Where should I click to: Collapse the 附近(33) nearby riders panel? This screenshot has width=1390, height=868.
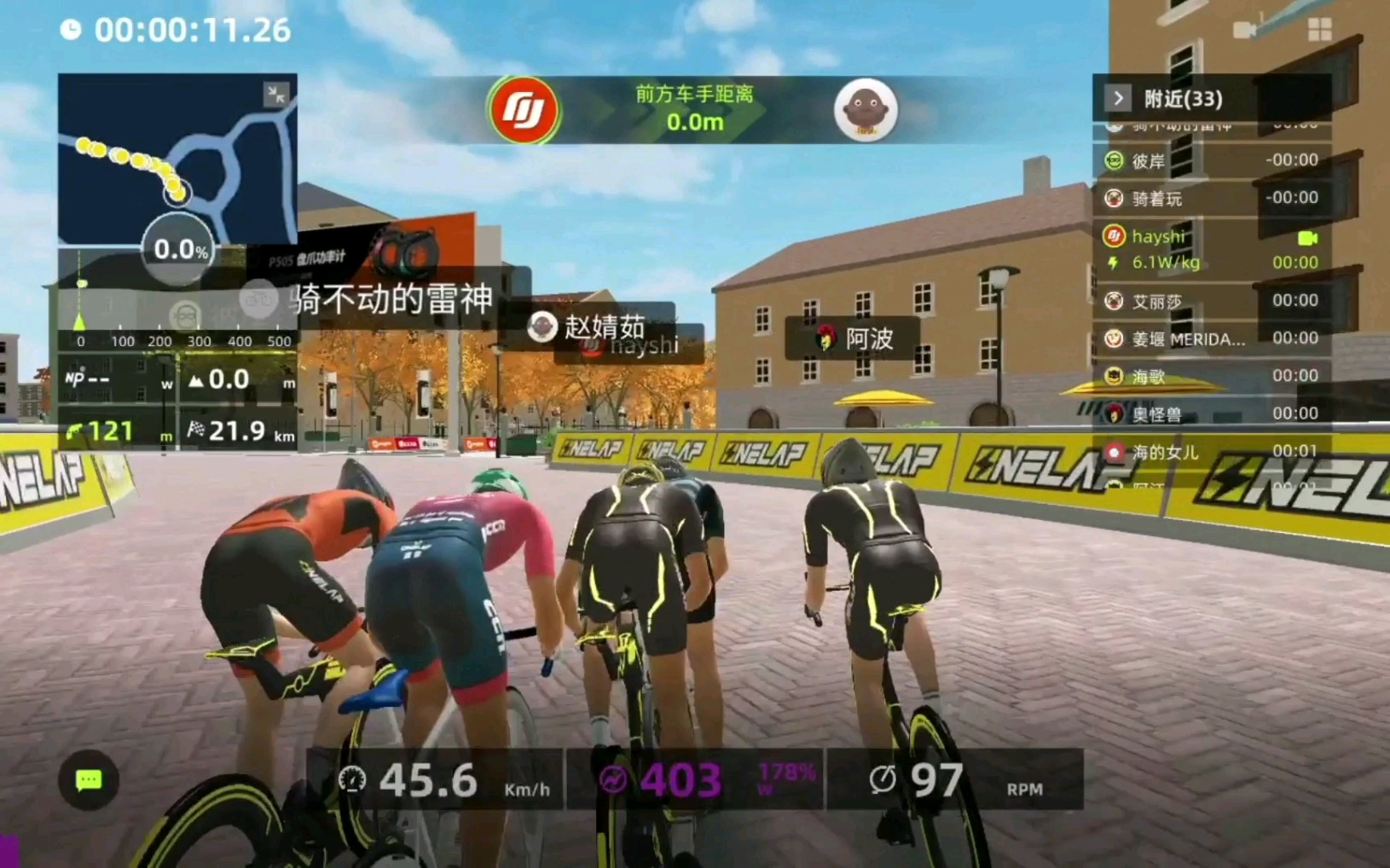click(1118, 99)
